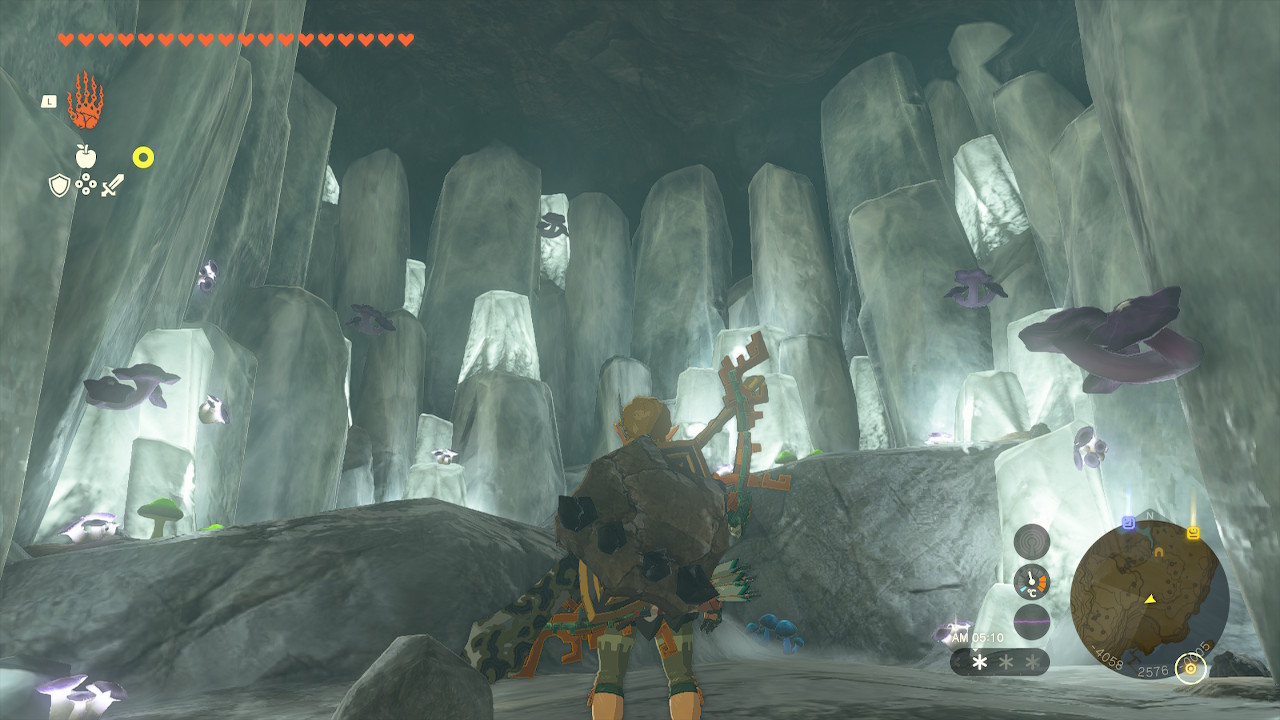Viewport: 1280px width, 720px height.
Task: Select the blue shrine marker on minimap
Action: click(x=1128, y=522)
